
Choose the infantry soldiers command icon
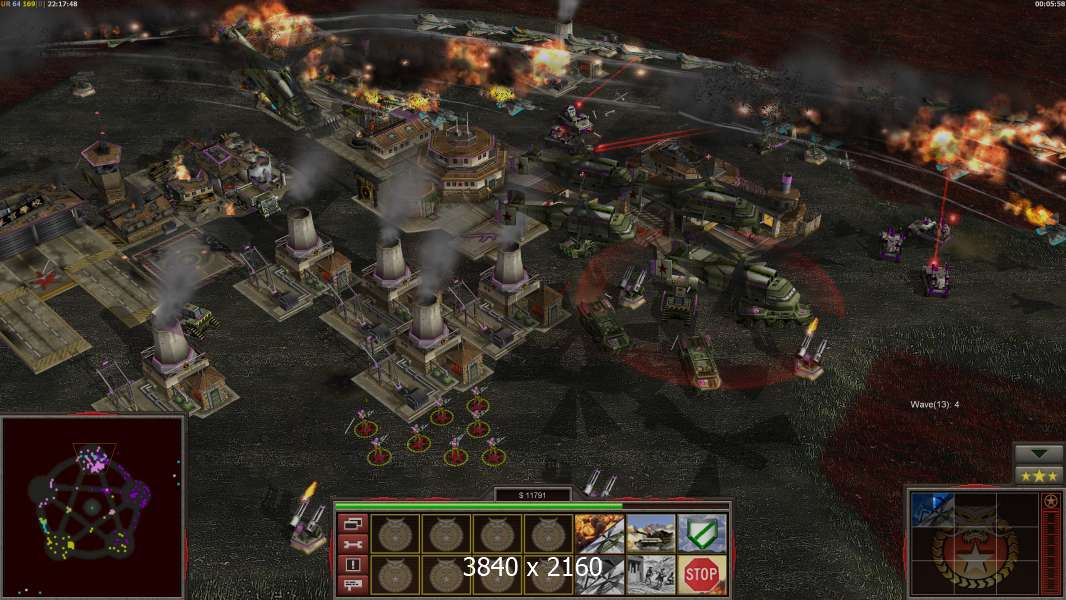click(x=651, y=575)
